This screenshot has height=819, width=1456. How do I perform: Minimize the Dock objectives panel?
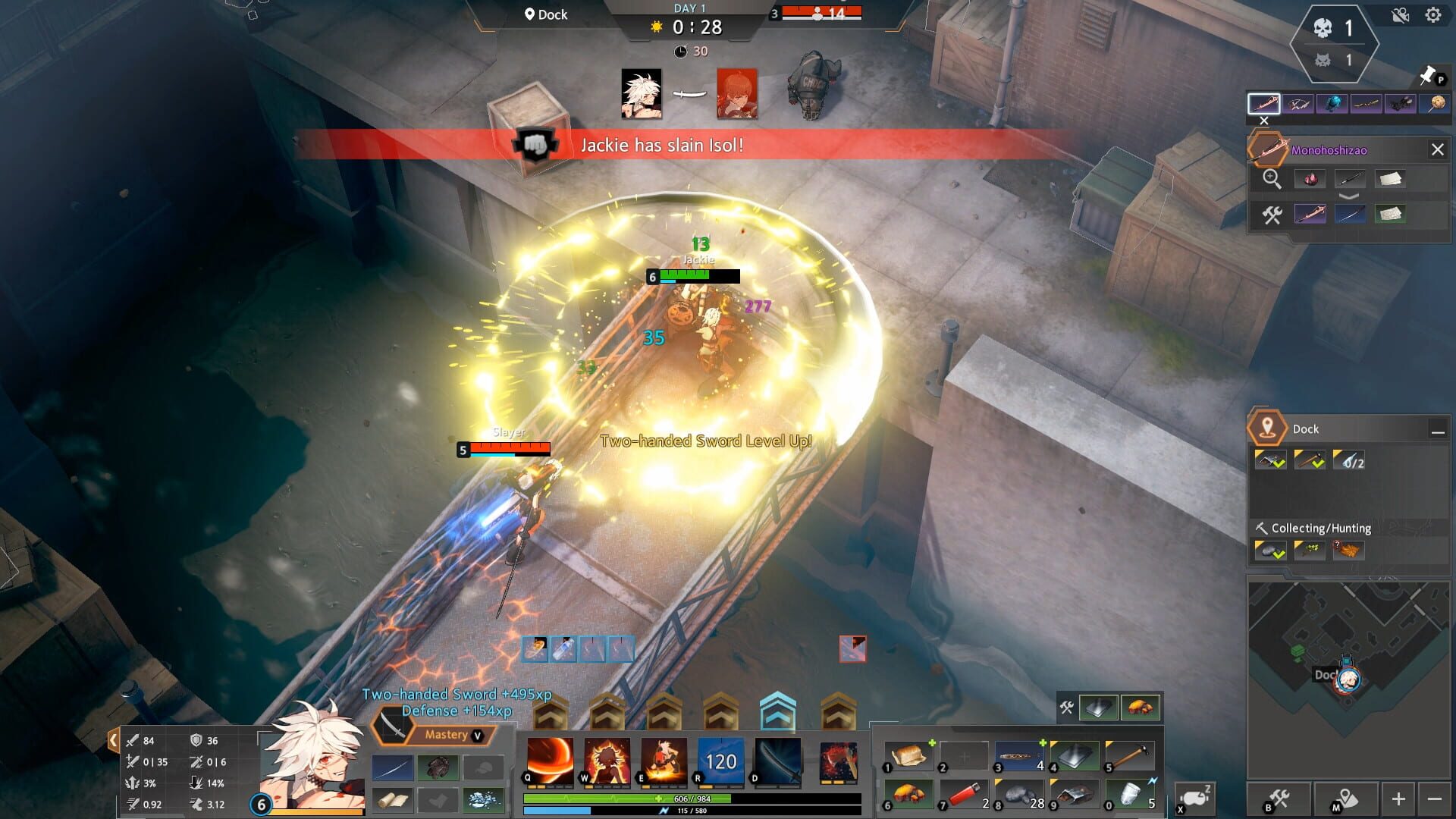(x=1439, y=431)
